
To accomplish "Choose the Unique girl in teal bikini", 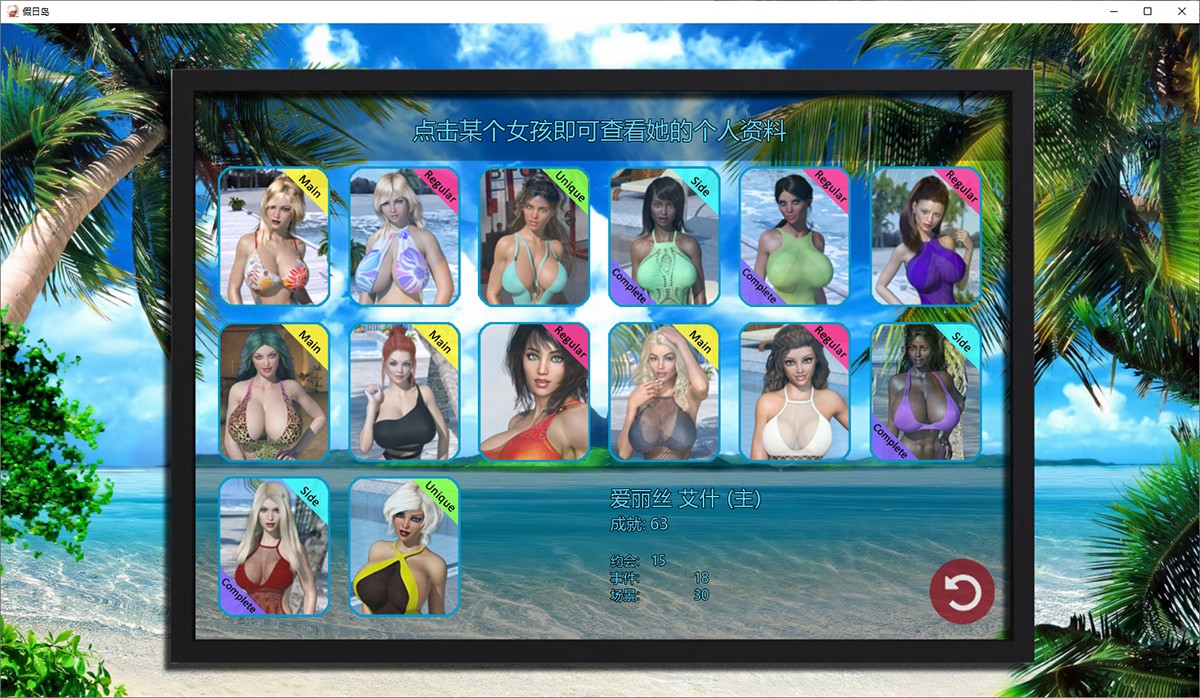I will pos(534,237).
